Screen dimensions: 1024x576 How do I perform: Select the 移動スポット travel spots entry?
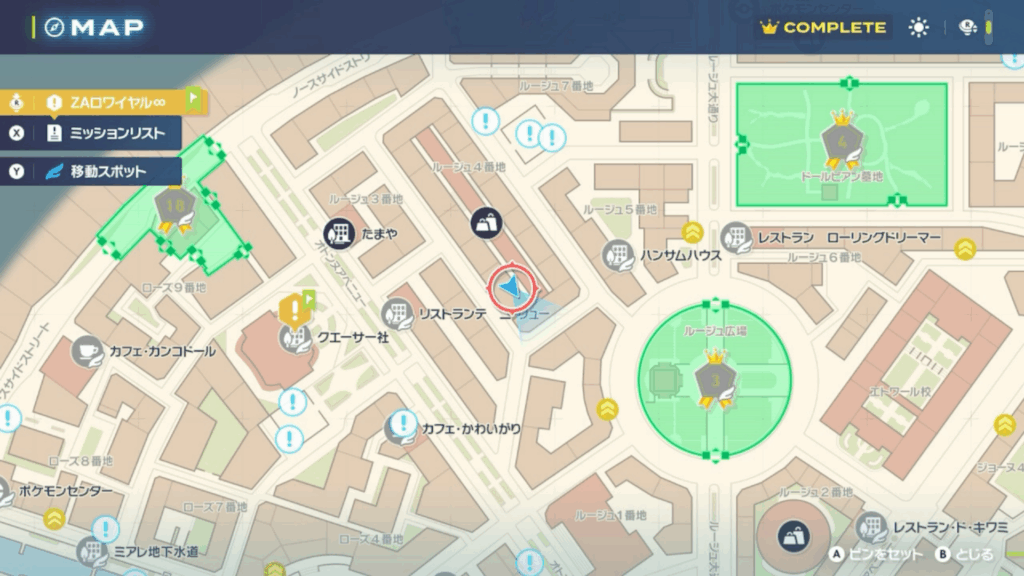(x=108, y=171)
